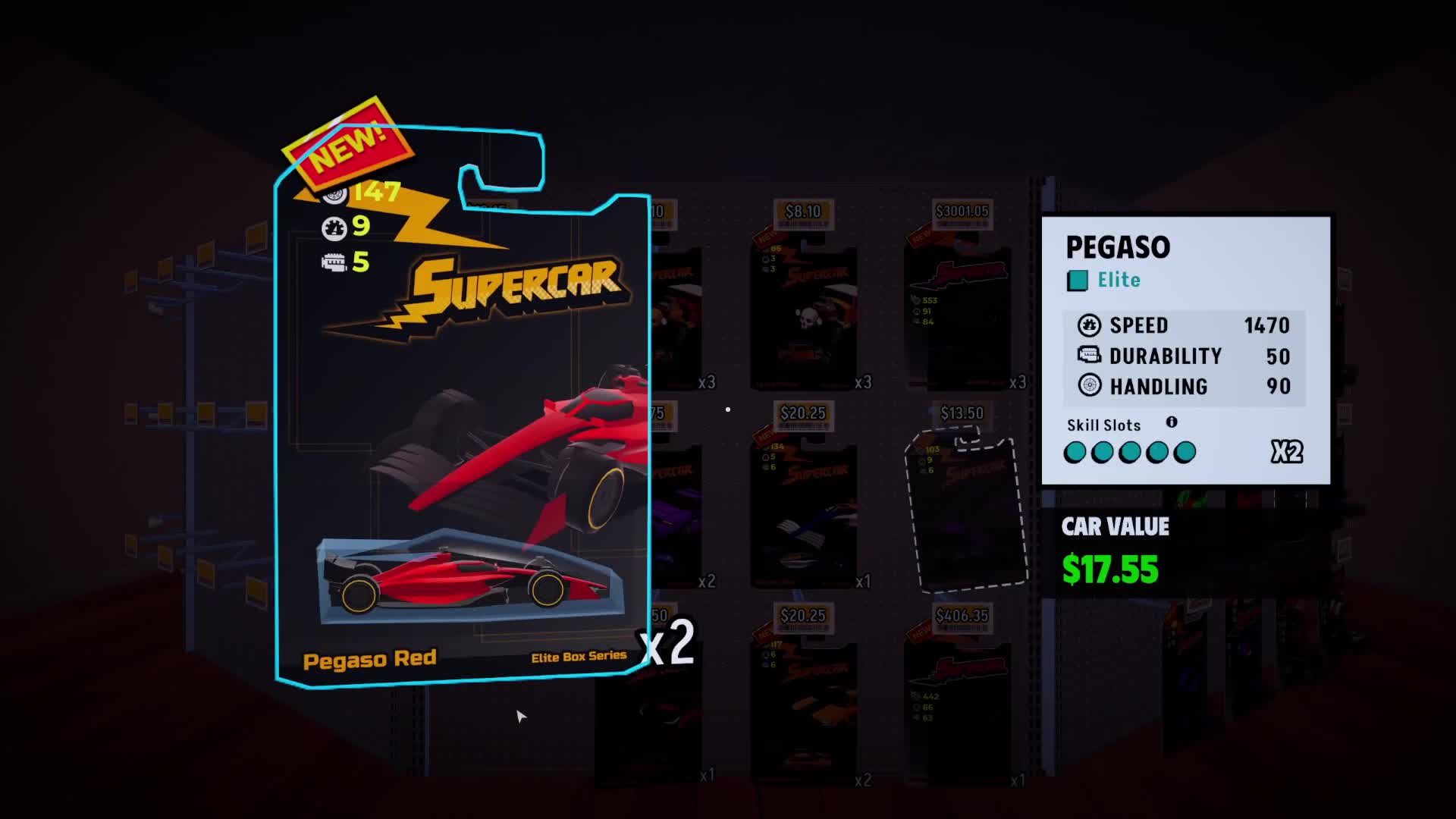Screen dimensions: 1456x819
Task: Toggle the third teal skill slot
Action: 1130,451
